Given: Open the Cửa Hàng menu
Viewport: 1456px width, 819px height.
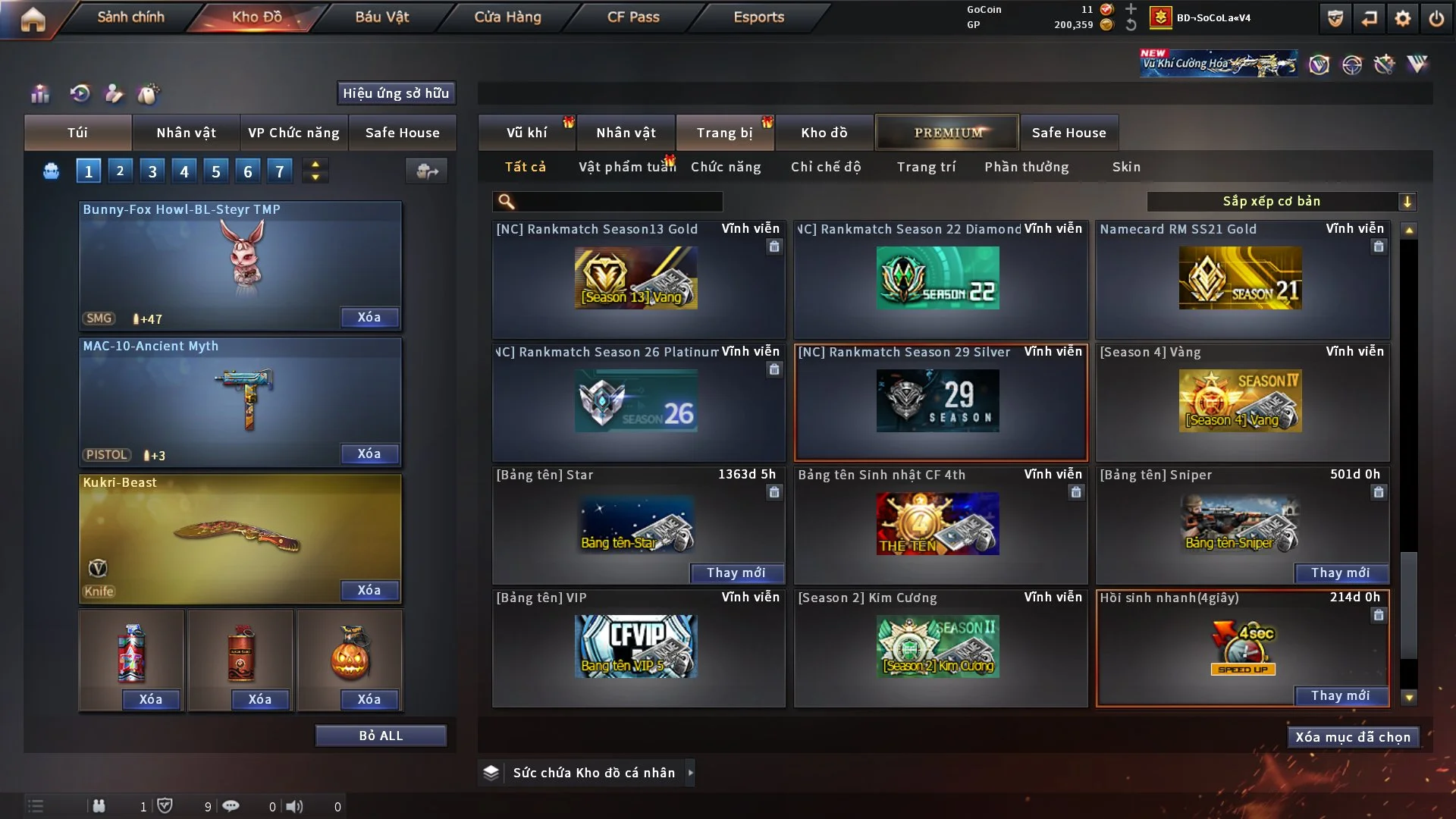Looking at the screenshot, I should coord(508,17).
